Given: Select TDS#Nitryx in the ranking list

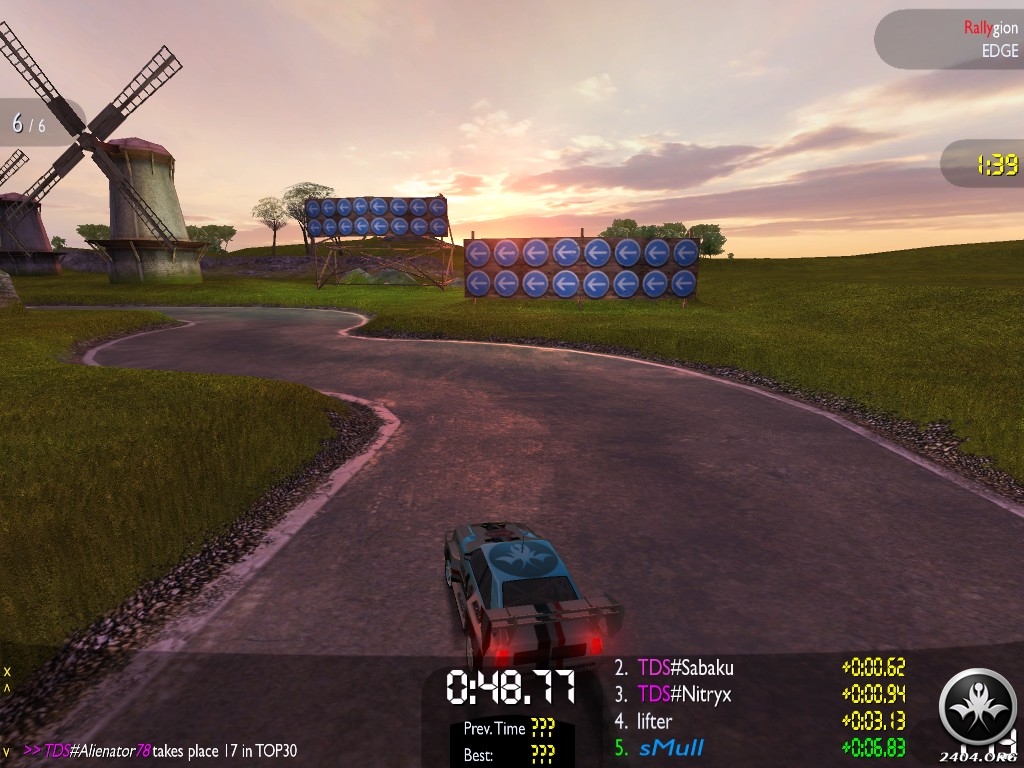Looking at the screenshot, I should point(685,694).
